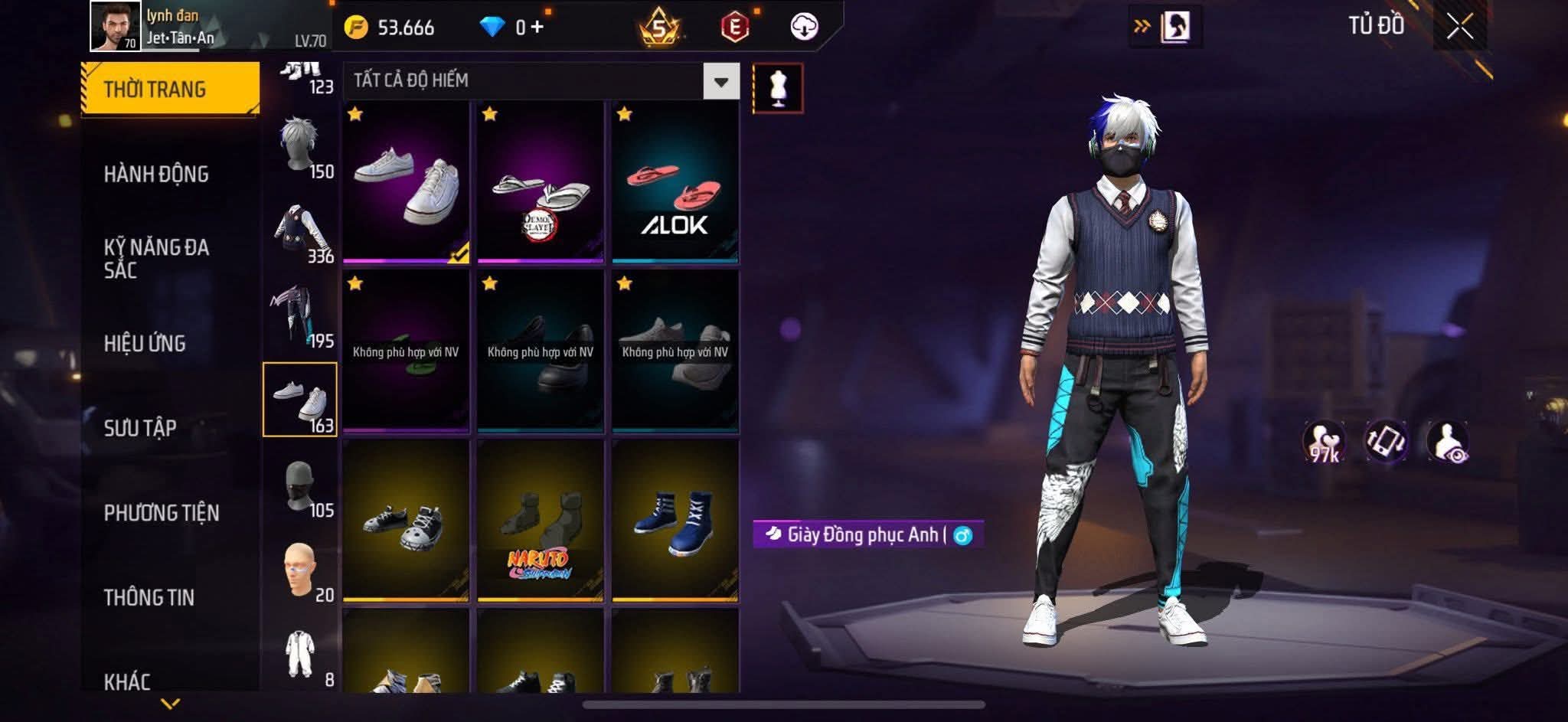Open the profile card icon near Tủ Đồ
This screenshot has width=1568, height=722.
1174,26
